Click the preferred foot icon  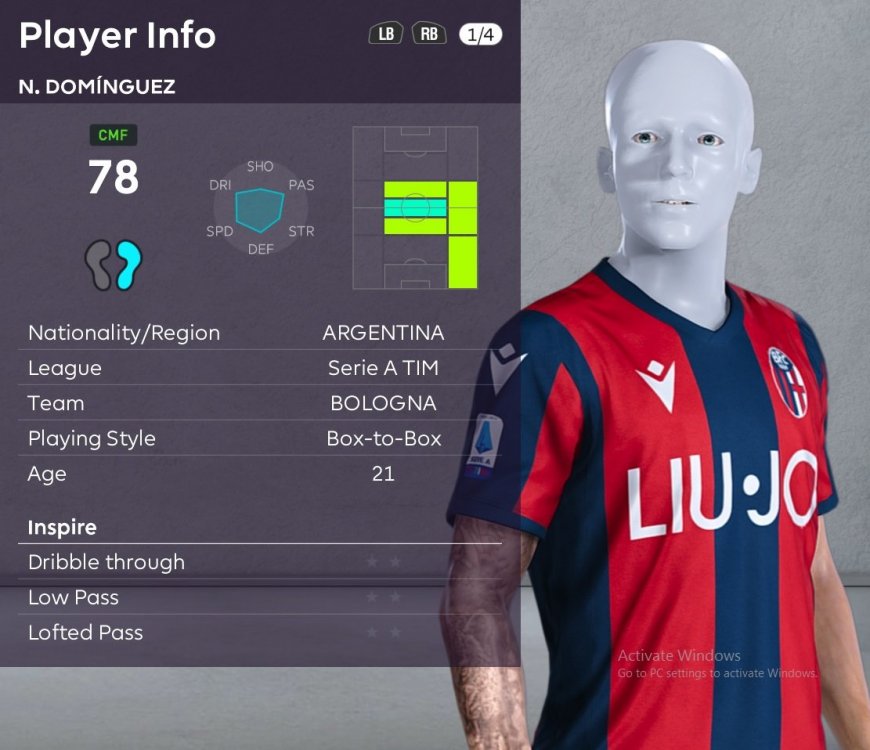pyautogui.click(x=113, y=264)
